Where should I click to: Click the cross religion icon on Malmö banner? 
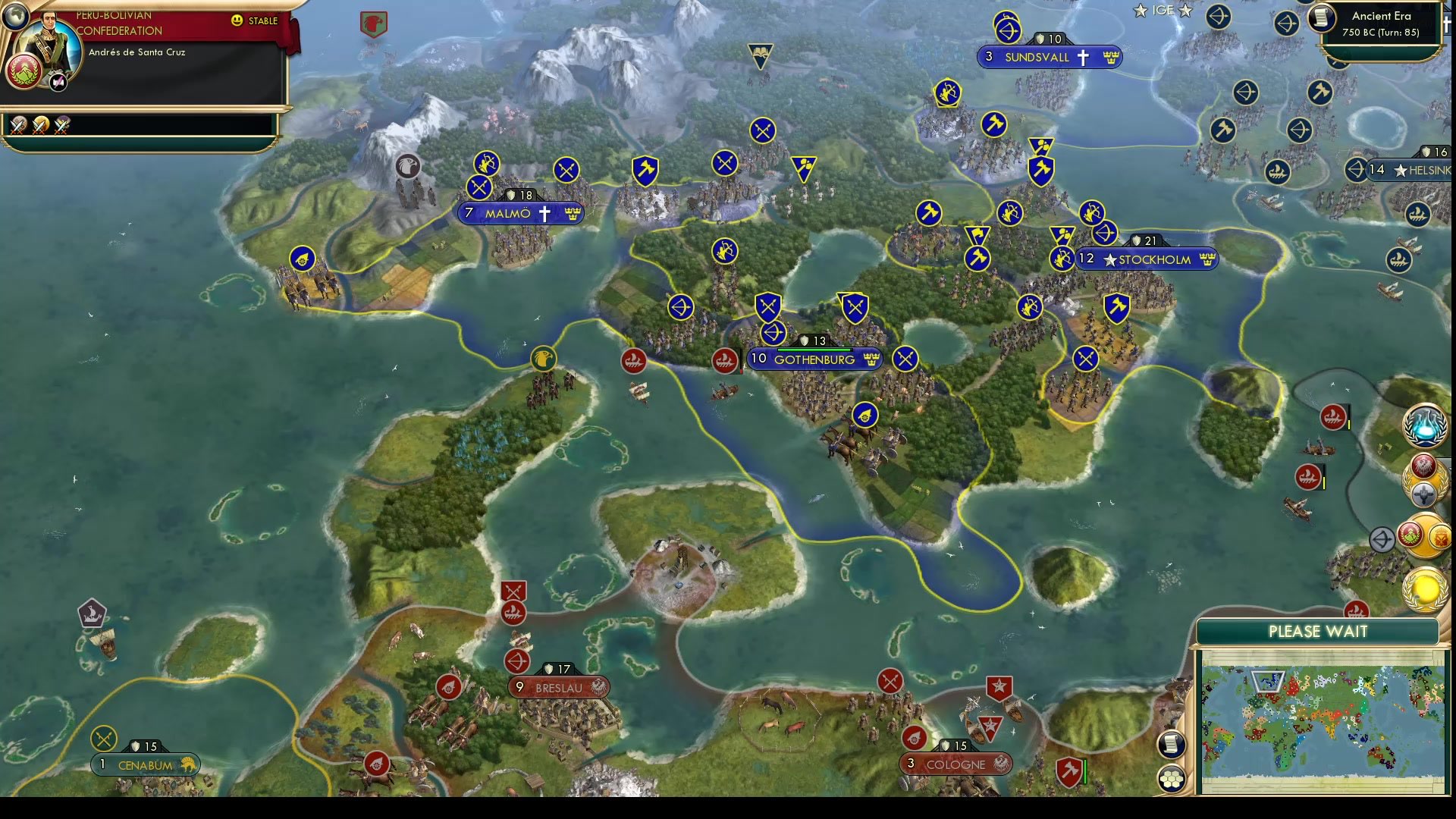544,213
